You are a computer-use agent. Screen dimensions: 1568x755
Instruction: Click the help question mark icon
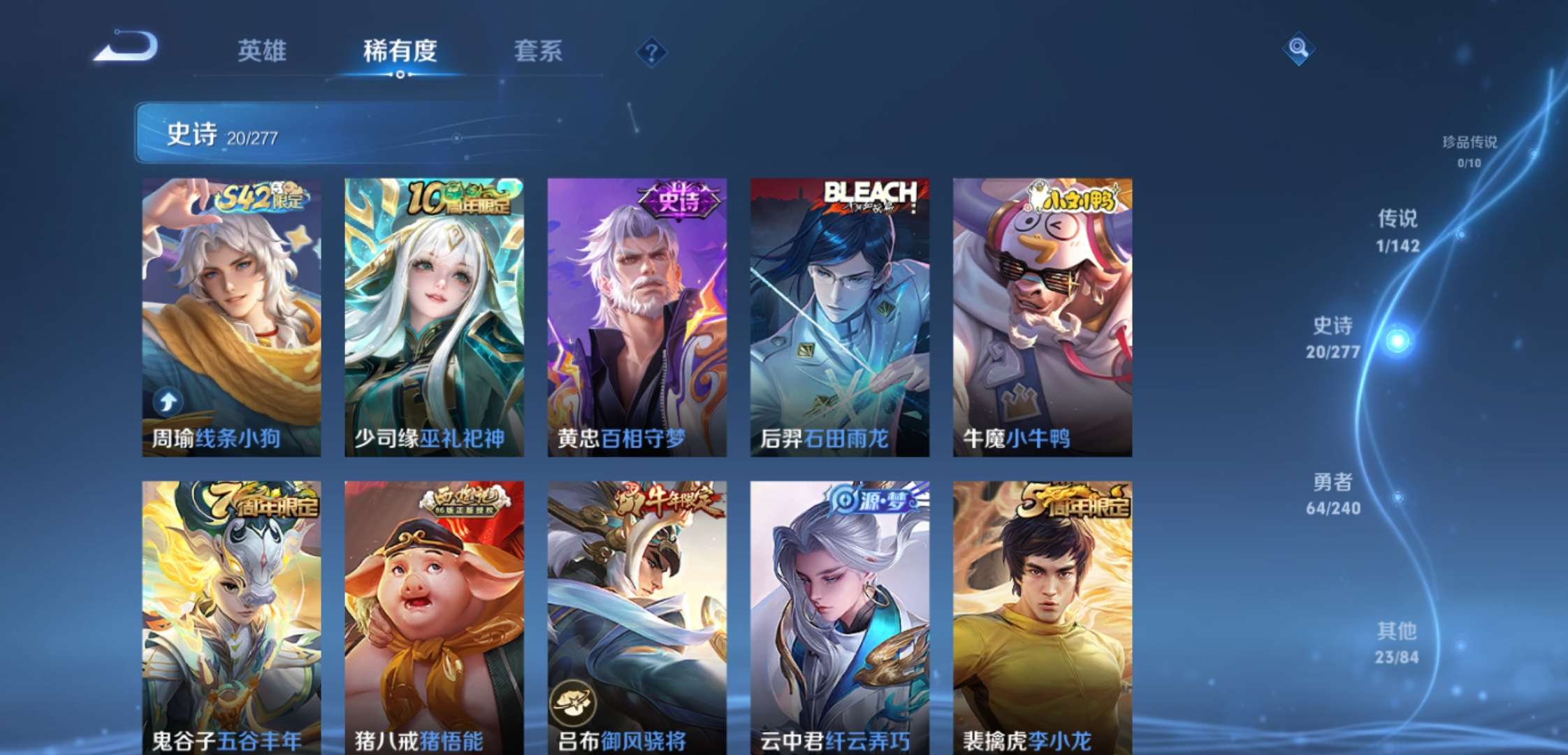(x=651, y=50)
